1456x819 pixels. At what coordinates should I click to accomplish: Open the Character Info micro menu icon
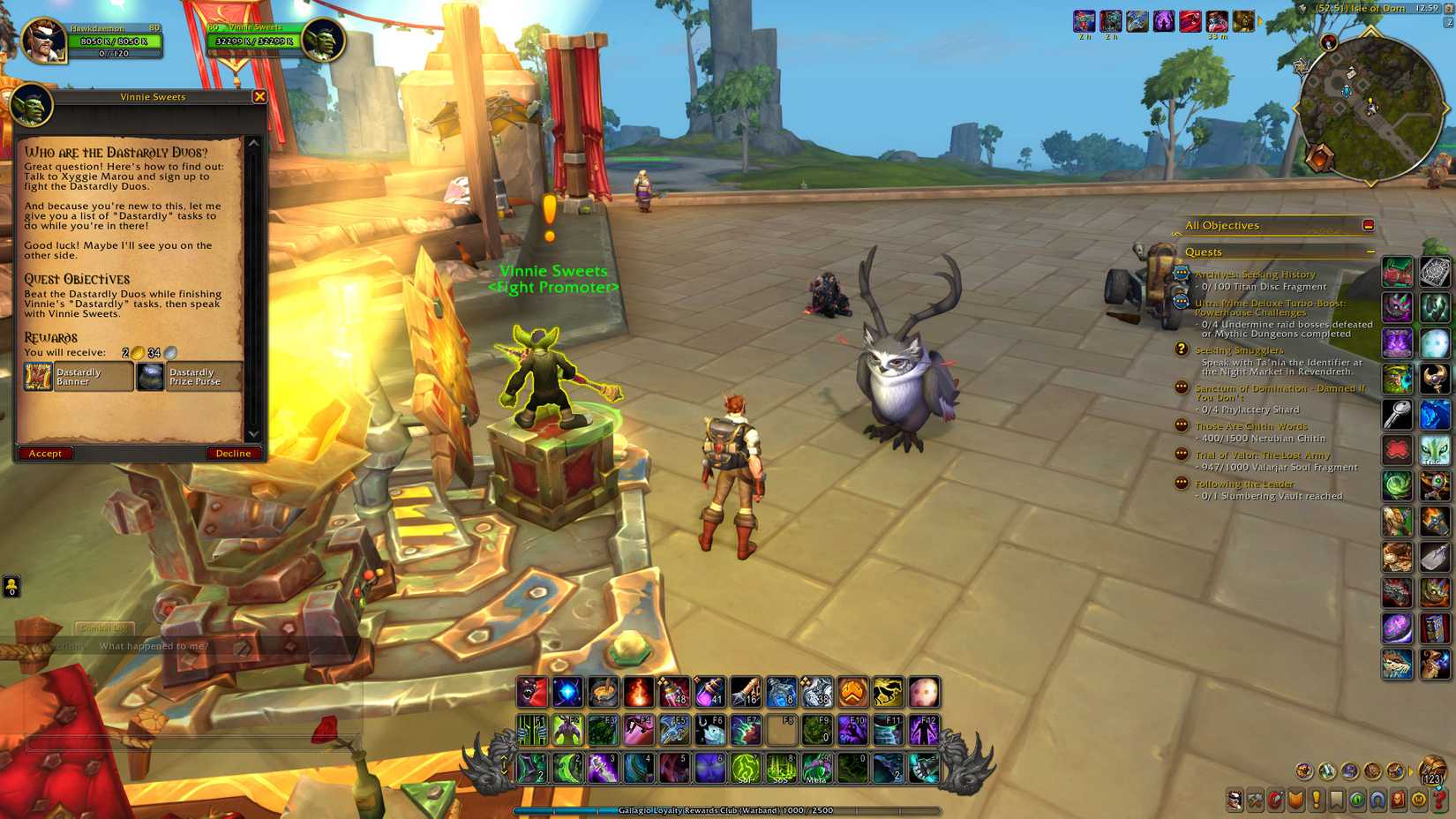1235,800
